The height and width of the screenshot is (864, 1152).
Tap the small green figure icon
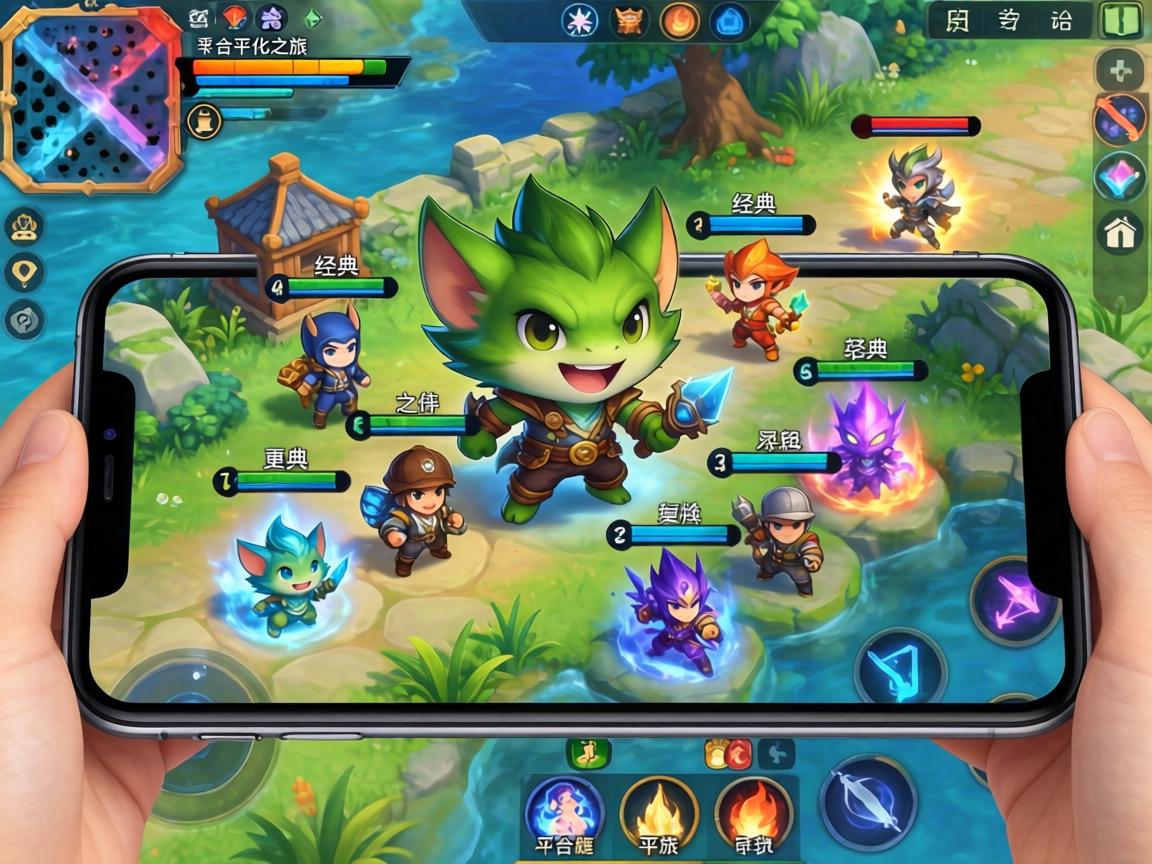click(x=588, y=753)
